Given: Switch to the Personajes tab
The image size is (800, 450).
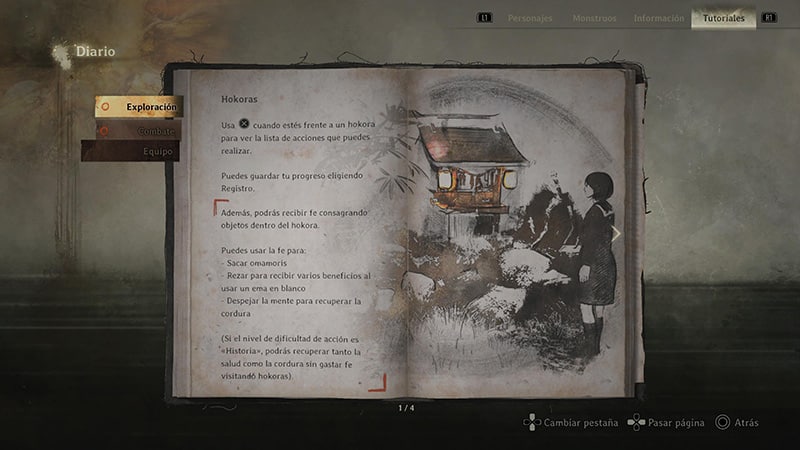Looking at the screenshot, I should pos(530,18).
